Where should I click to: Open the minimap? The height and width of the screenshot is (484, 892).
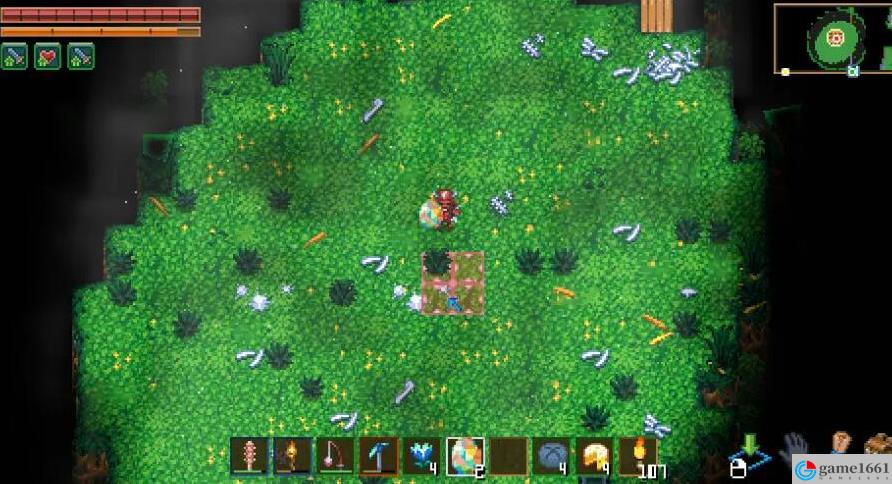(x=832, y=40)
